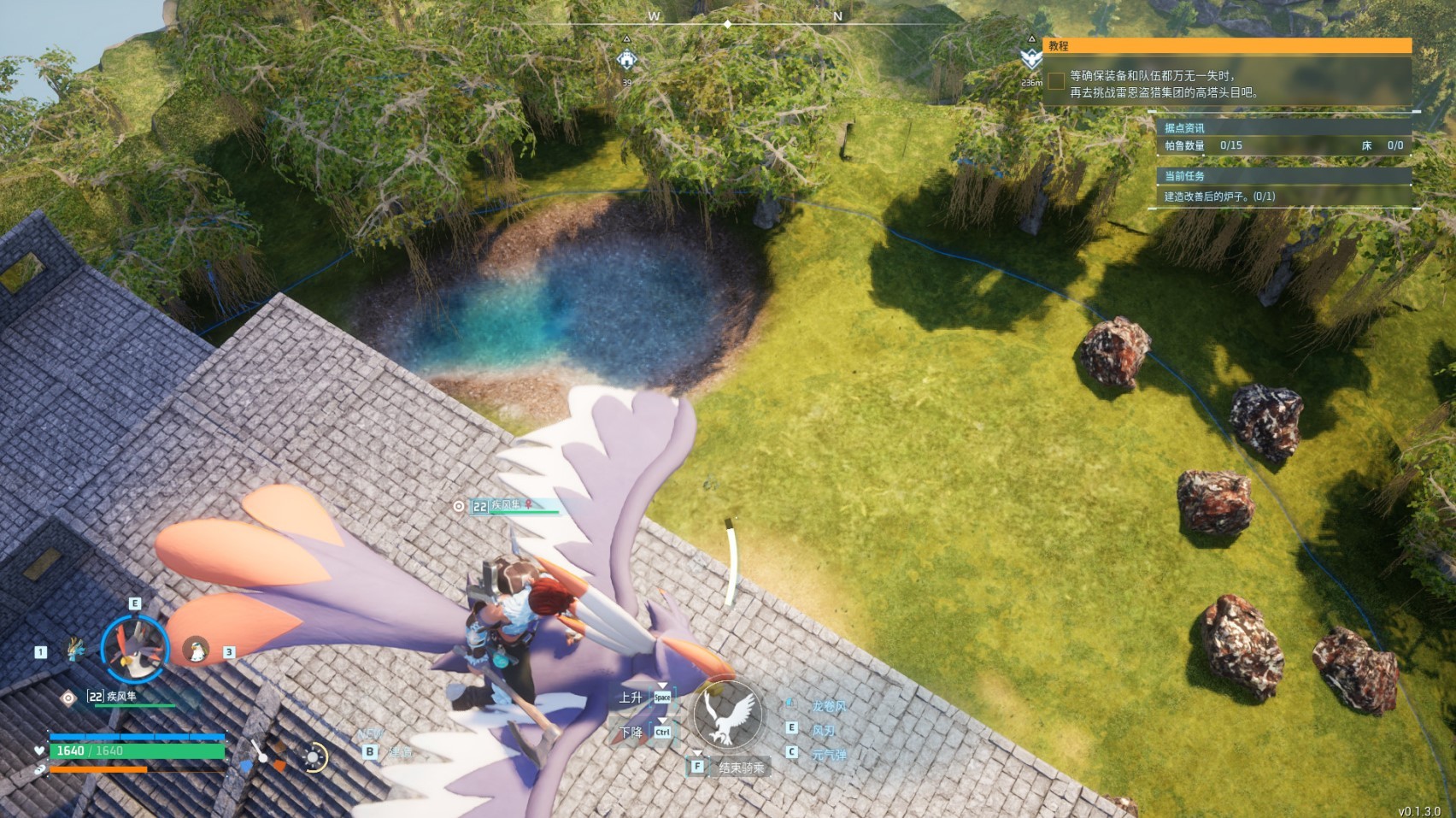
Task: Choose the 龙卷风 skill label
Action: coord(828,706)
